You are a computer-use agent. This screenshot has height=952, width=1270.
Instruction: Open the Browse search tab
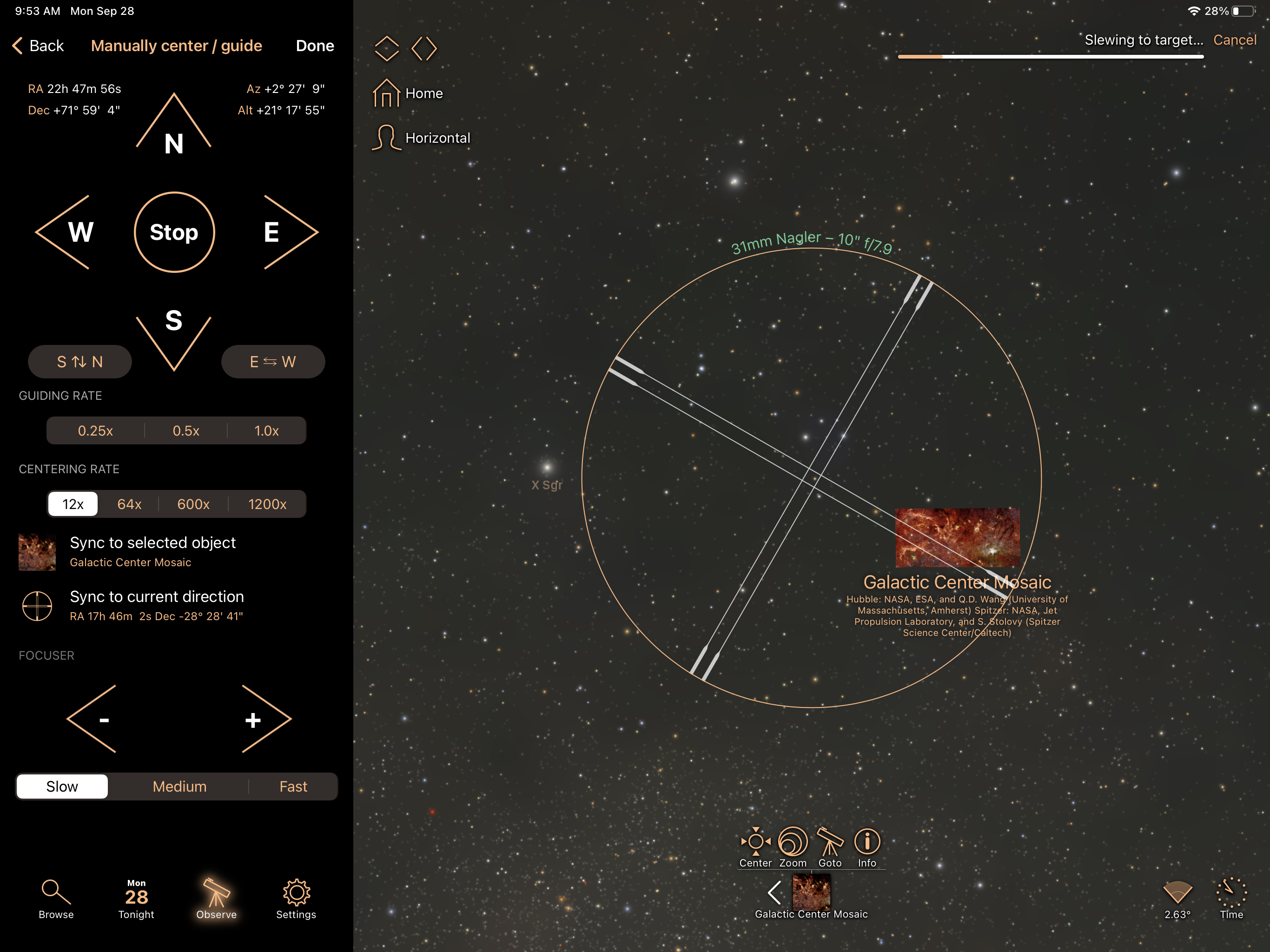click(56, 899)
